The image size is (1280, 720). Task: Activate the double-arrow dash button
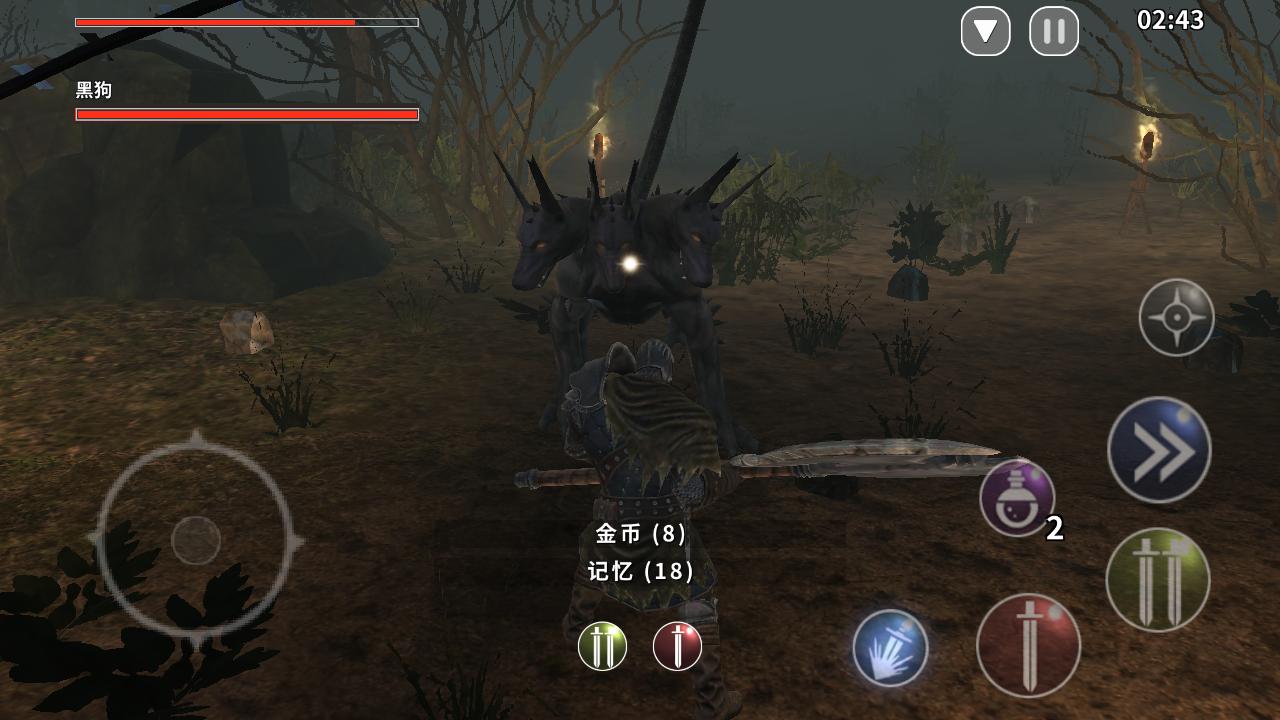(1159, 450)
